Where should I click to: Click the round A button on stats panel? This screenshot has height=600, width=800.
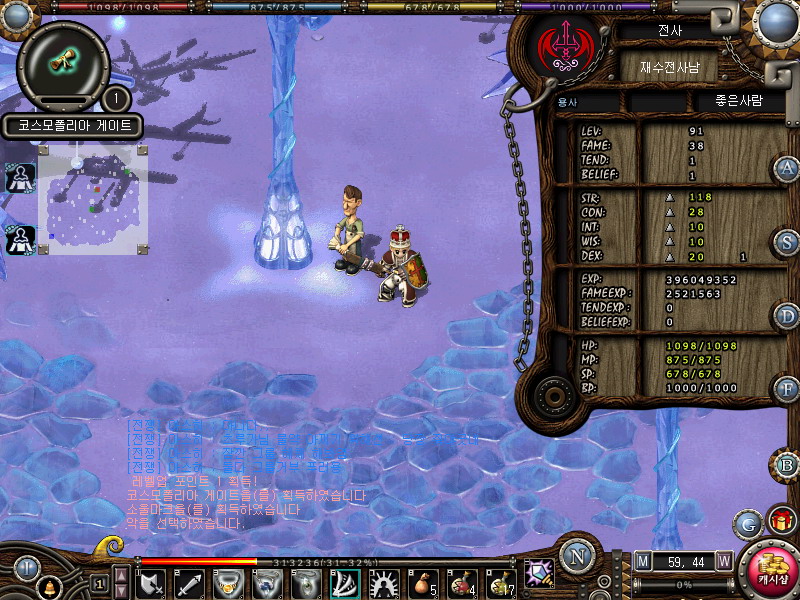click(x=788, y=168)
